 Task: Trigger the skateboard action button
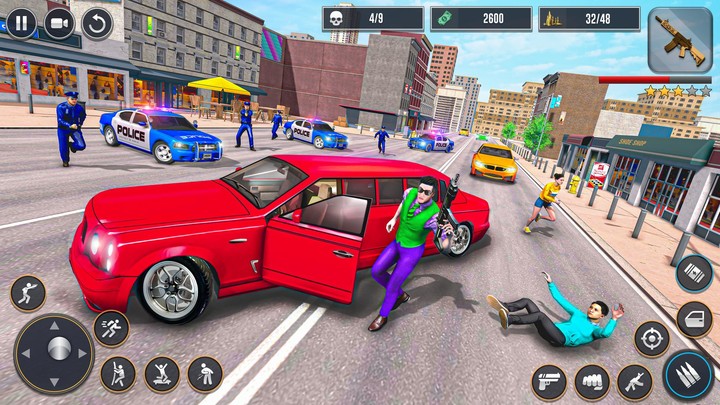[162, 374]
